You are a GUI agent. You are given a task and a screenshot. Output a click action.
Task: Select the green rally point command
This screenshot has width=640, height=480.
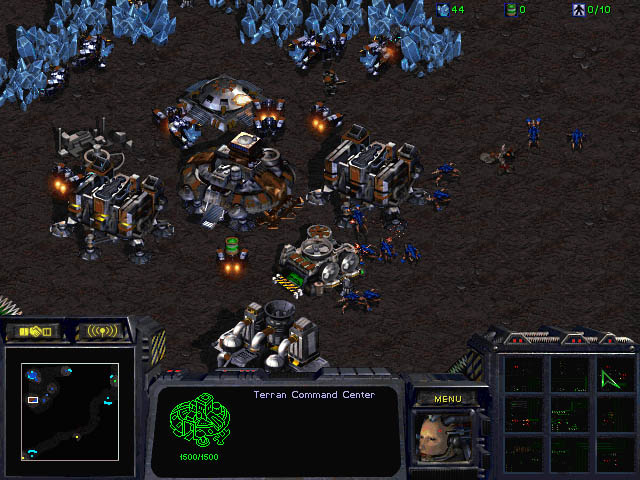610,378
